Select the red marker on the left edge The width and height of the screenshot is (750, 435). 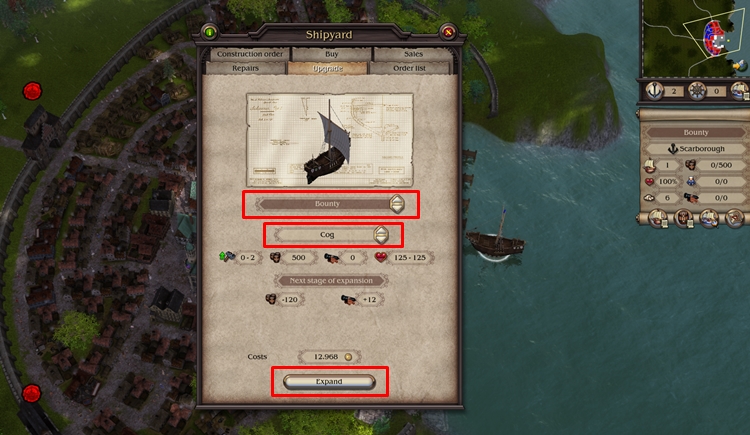click(x=33, y=91)
